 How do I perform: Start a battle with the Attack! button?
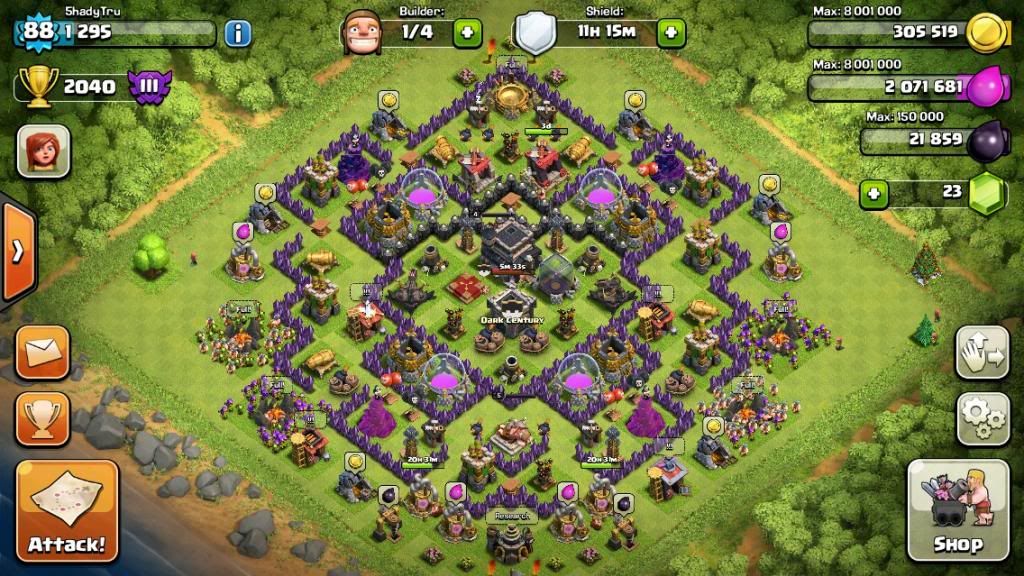pos(67,513)
